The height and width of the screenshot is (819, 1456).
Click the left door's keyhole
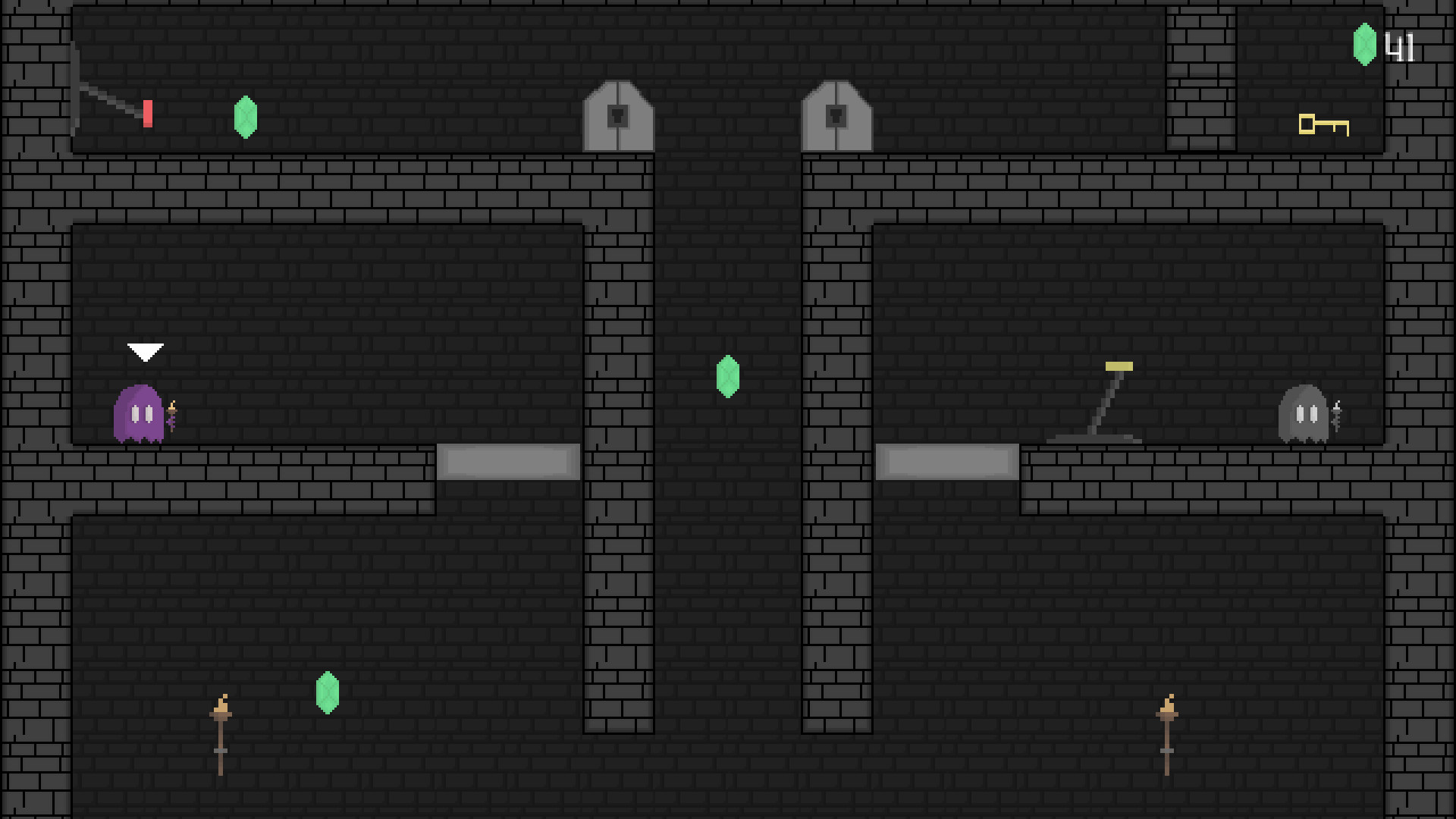[618, 114]
